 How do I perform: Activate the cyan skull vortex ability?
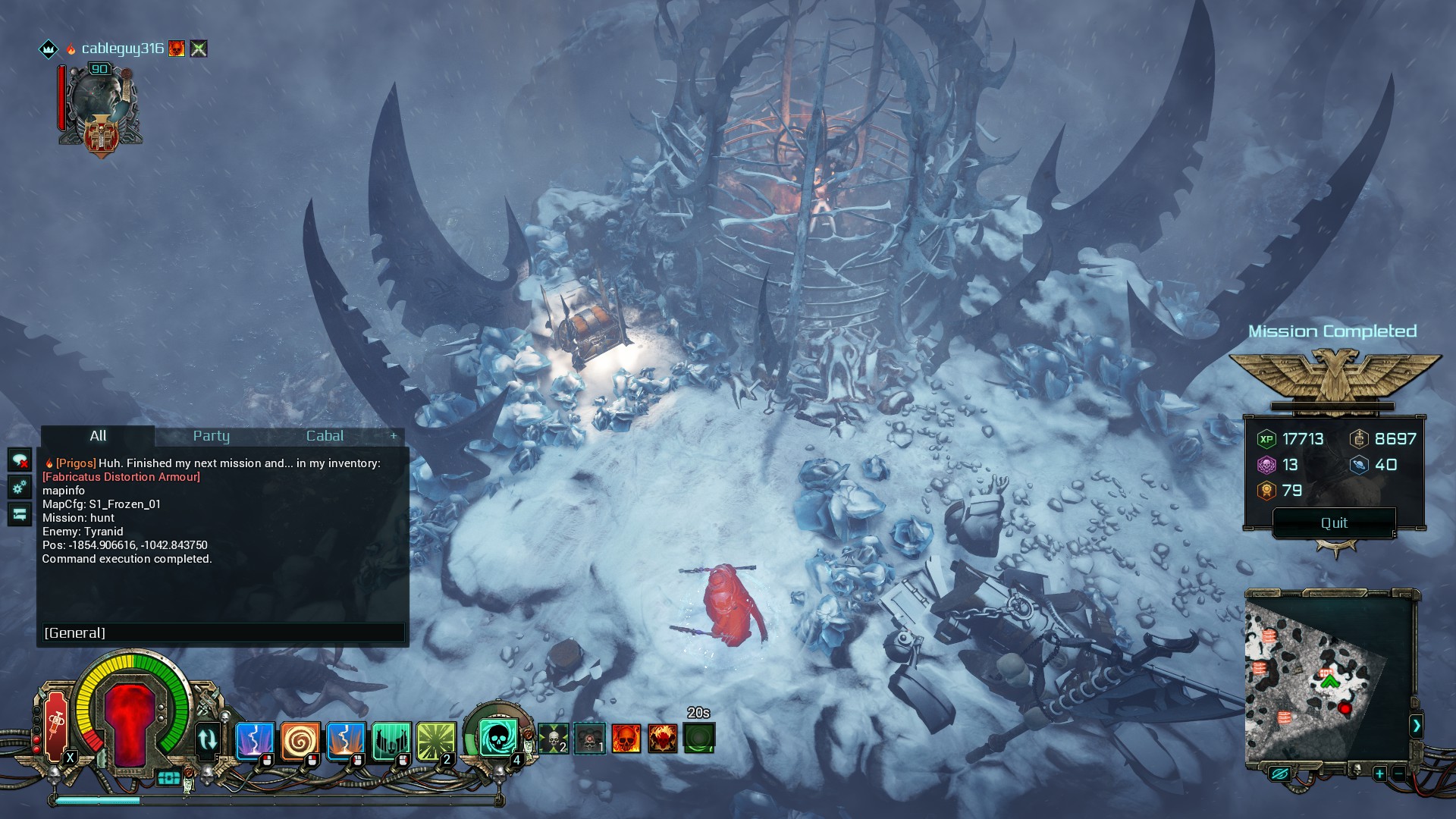(498, 736)
